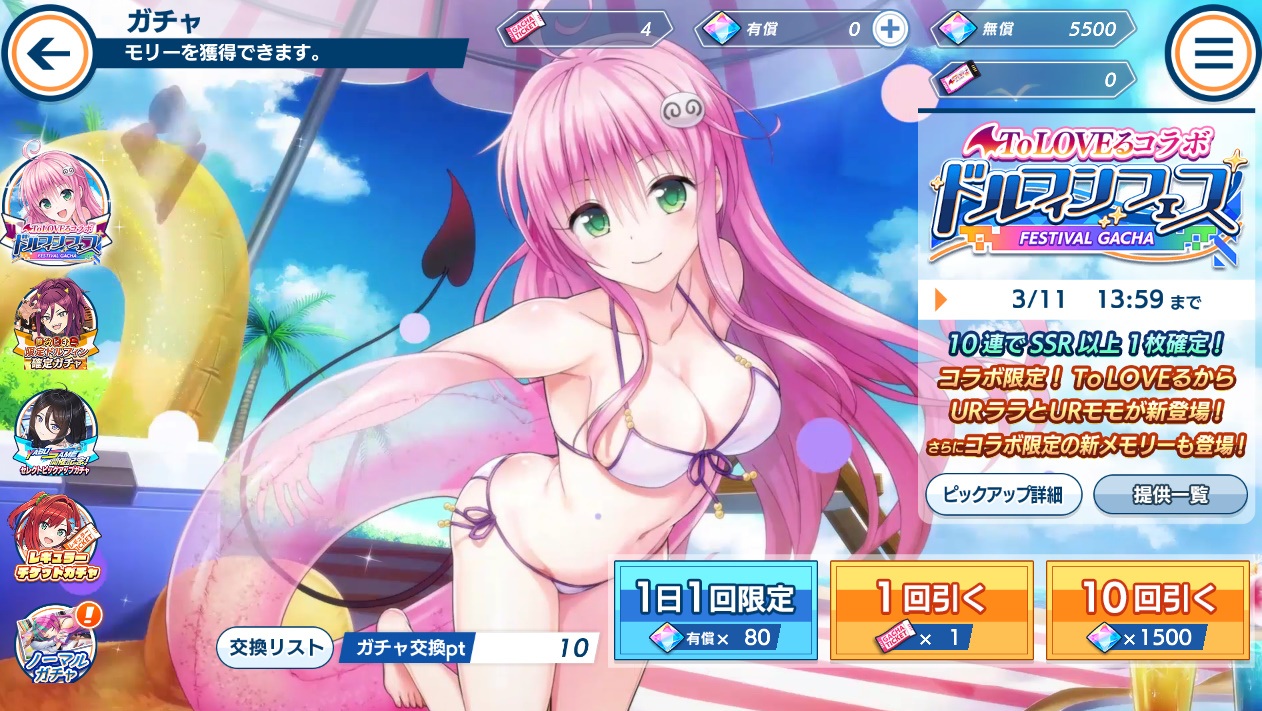The width and height of the screenshot is (1262, 711).
Task: Add paid gems with the plus button
Action: pos(888,29)
